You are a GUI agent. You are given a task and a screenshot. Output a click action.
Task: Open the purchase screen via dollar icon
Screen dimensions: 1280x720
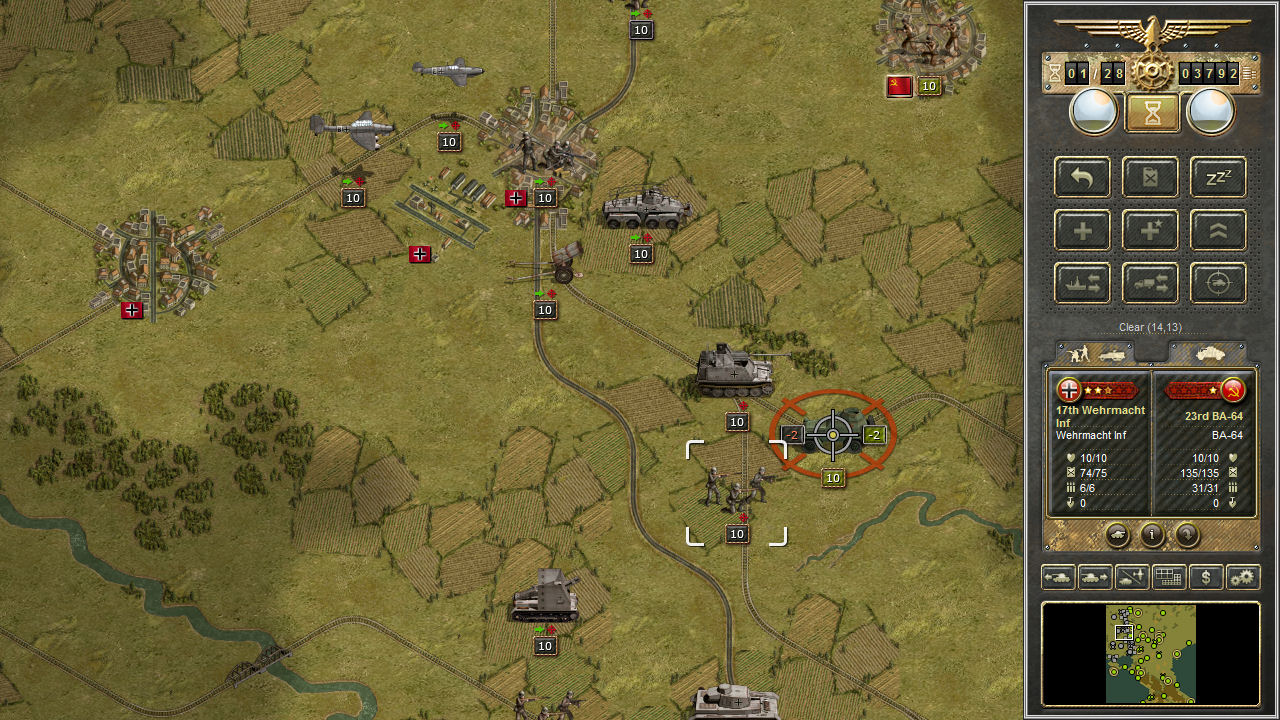pos(1205,577)
